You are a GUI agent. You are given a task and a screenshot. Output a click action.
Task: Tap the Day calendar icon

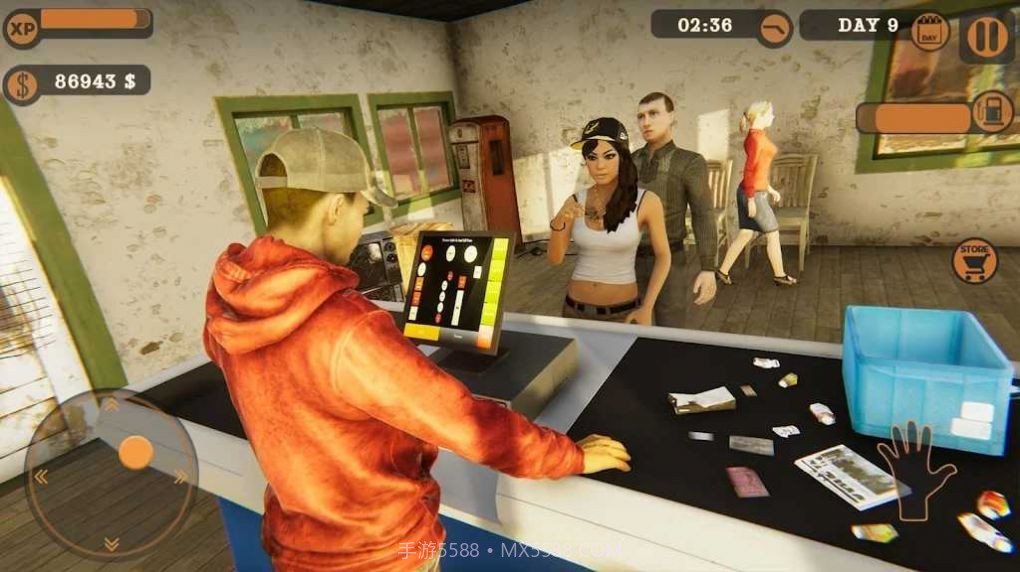tap(930, 32)
